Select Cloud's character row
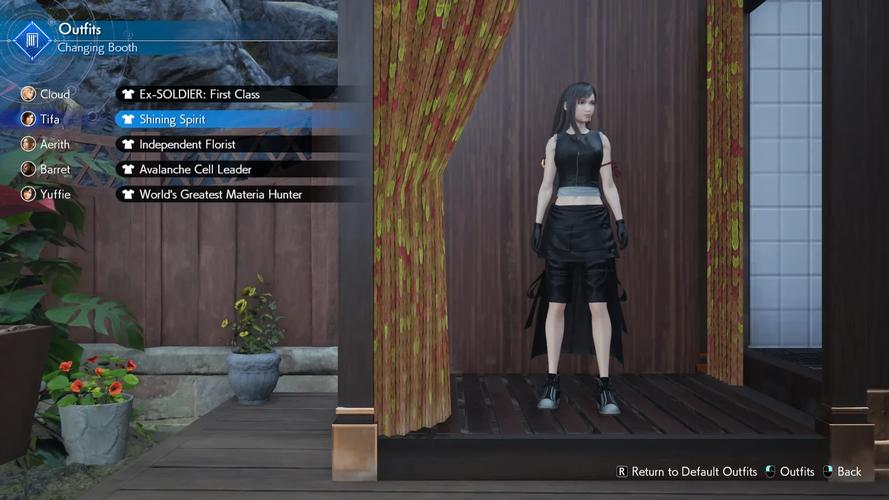The height and width of the screenshot is (500, 889). pos(48,94)
